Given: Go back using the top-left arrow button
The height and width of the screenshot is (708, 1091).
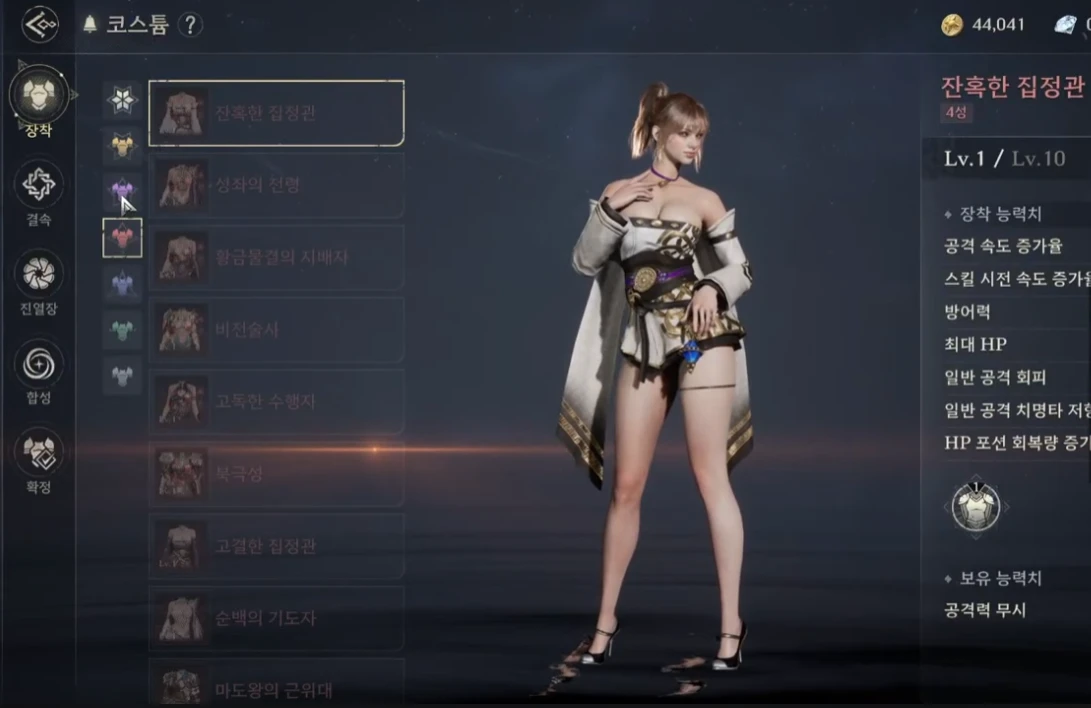Looking at the screenshot, I should [40, 25].
